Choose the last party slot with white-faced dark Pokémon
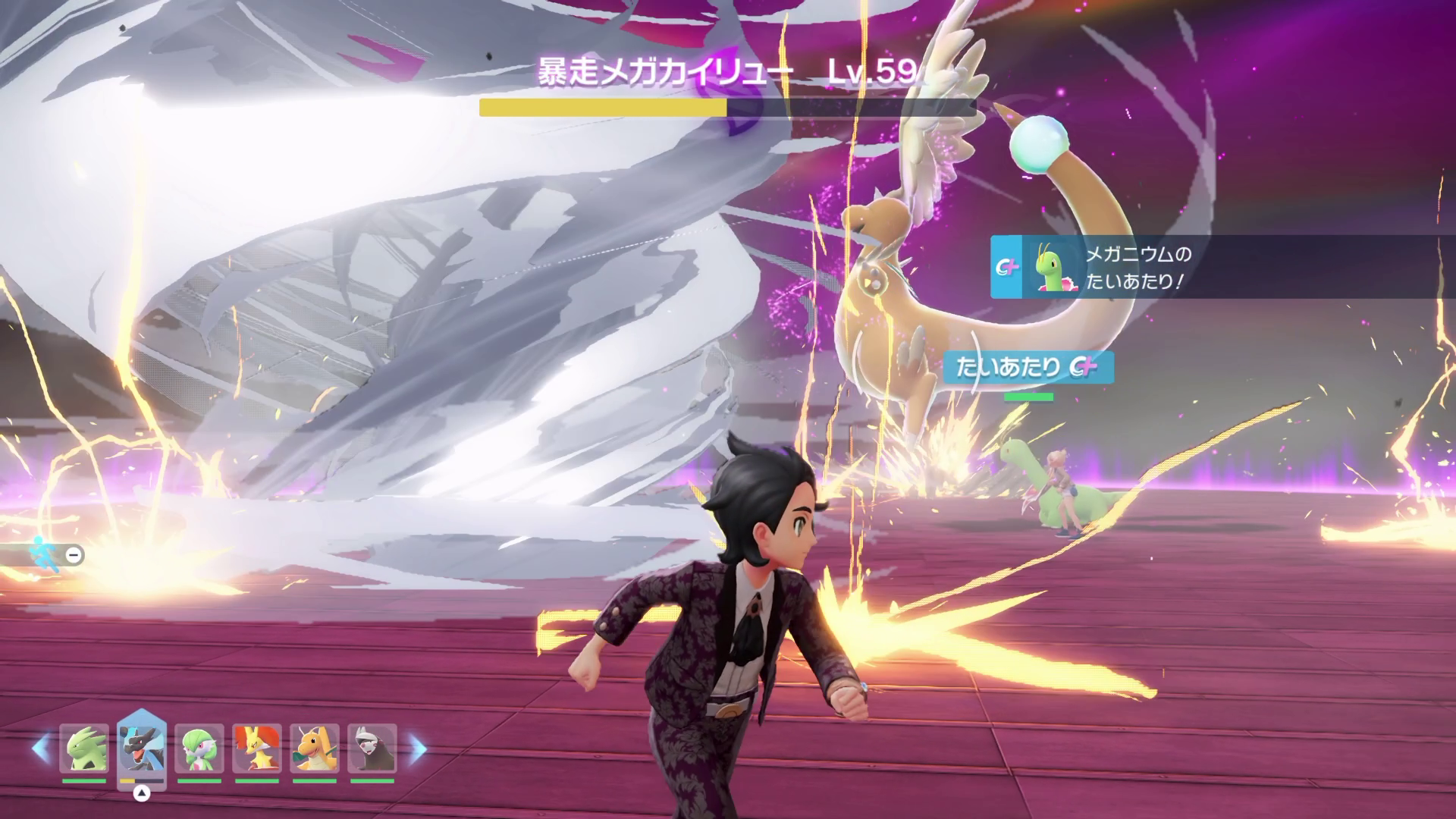The image size is (1456, 819). point(372,748)
